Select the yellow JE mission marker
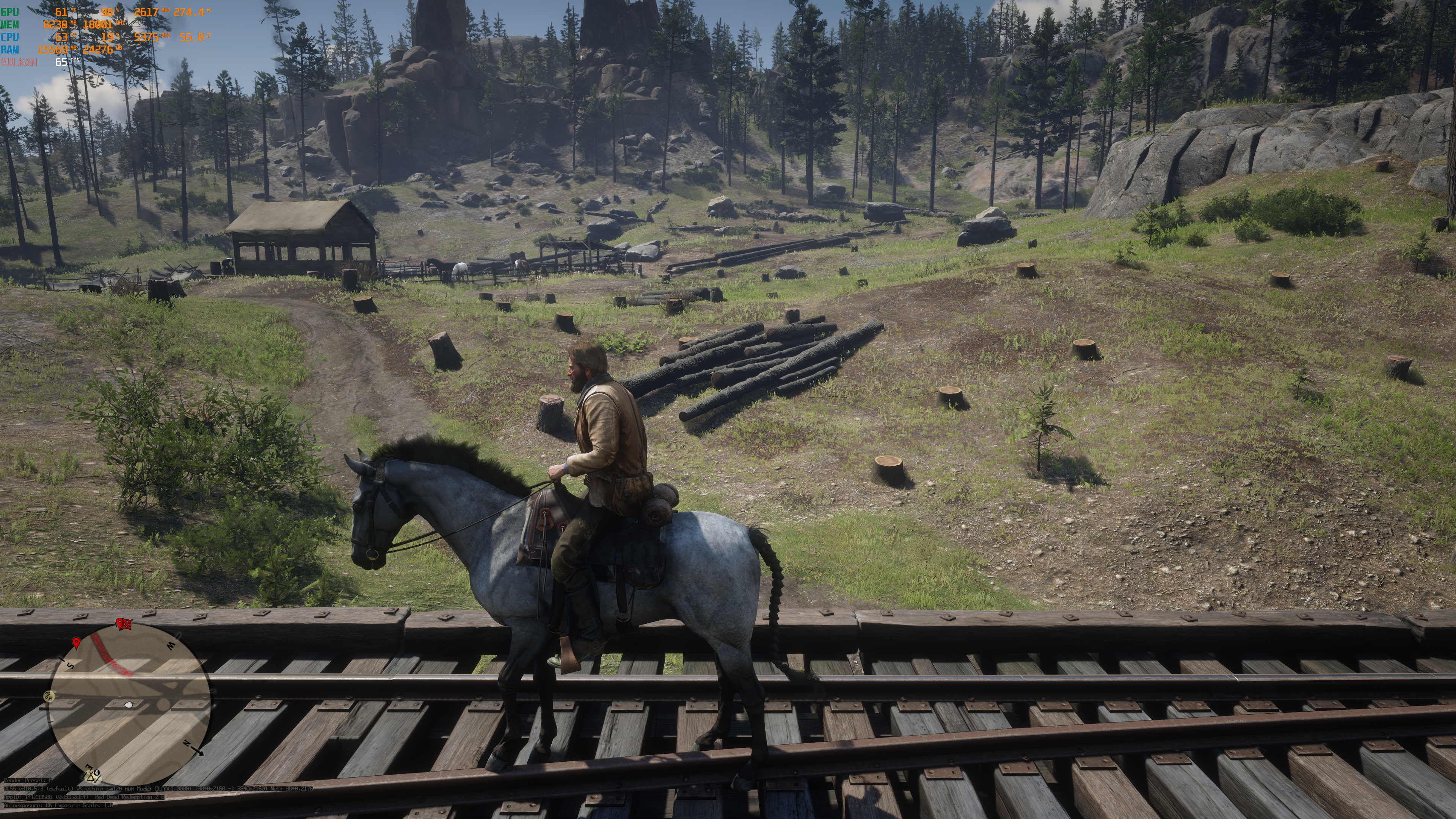 pyautogui.click(x=49, y=696)
